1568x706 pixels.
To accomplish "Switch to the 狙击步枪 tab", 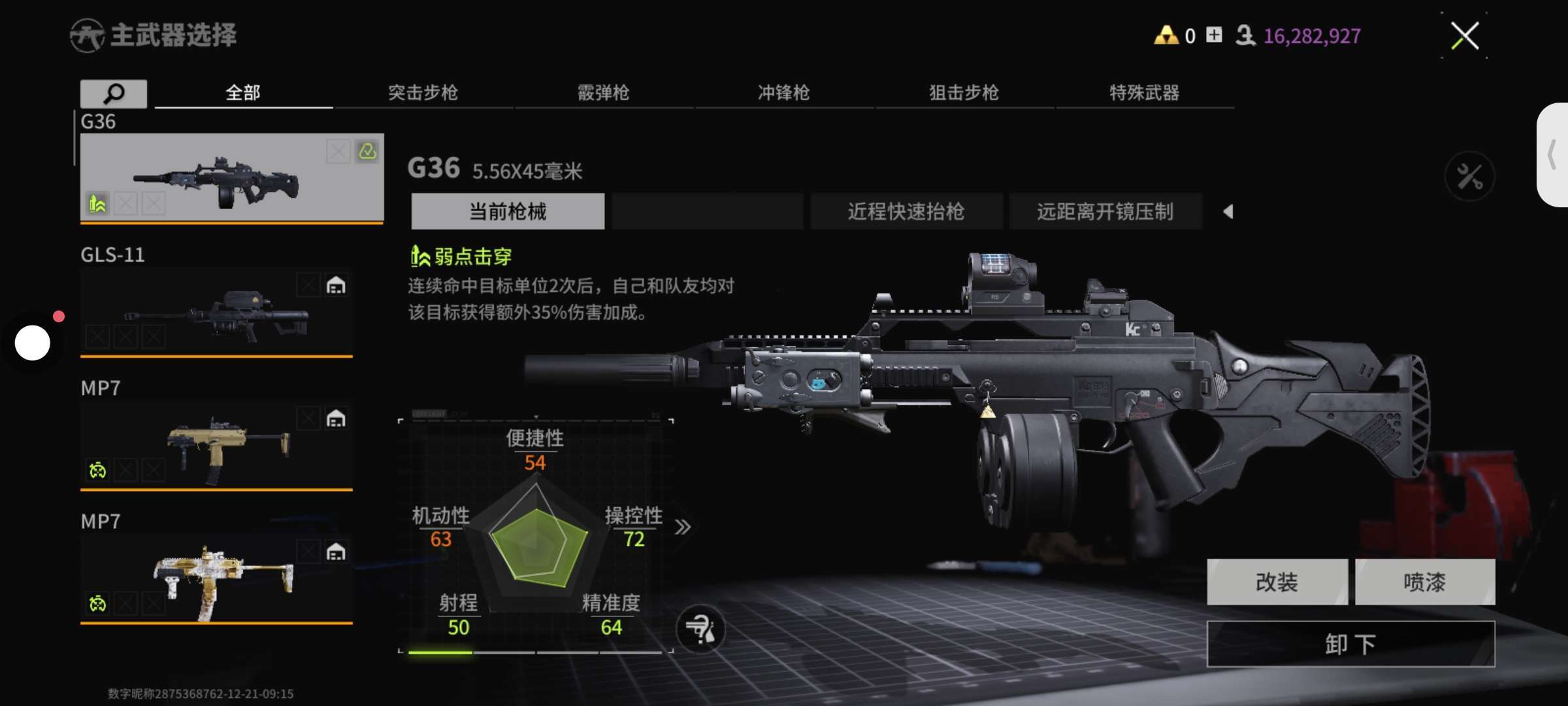I will (x=964, y=93).
